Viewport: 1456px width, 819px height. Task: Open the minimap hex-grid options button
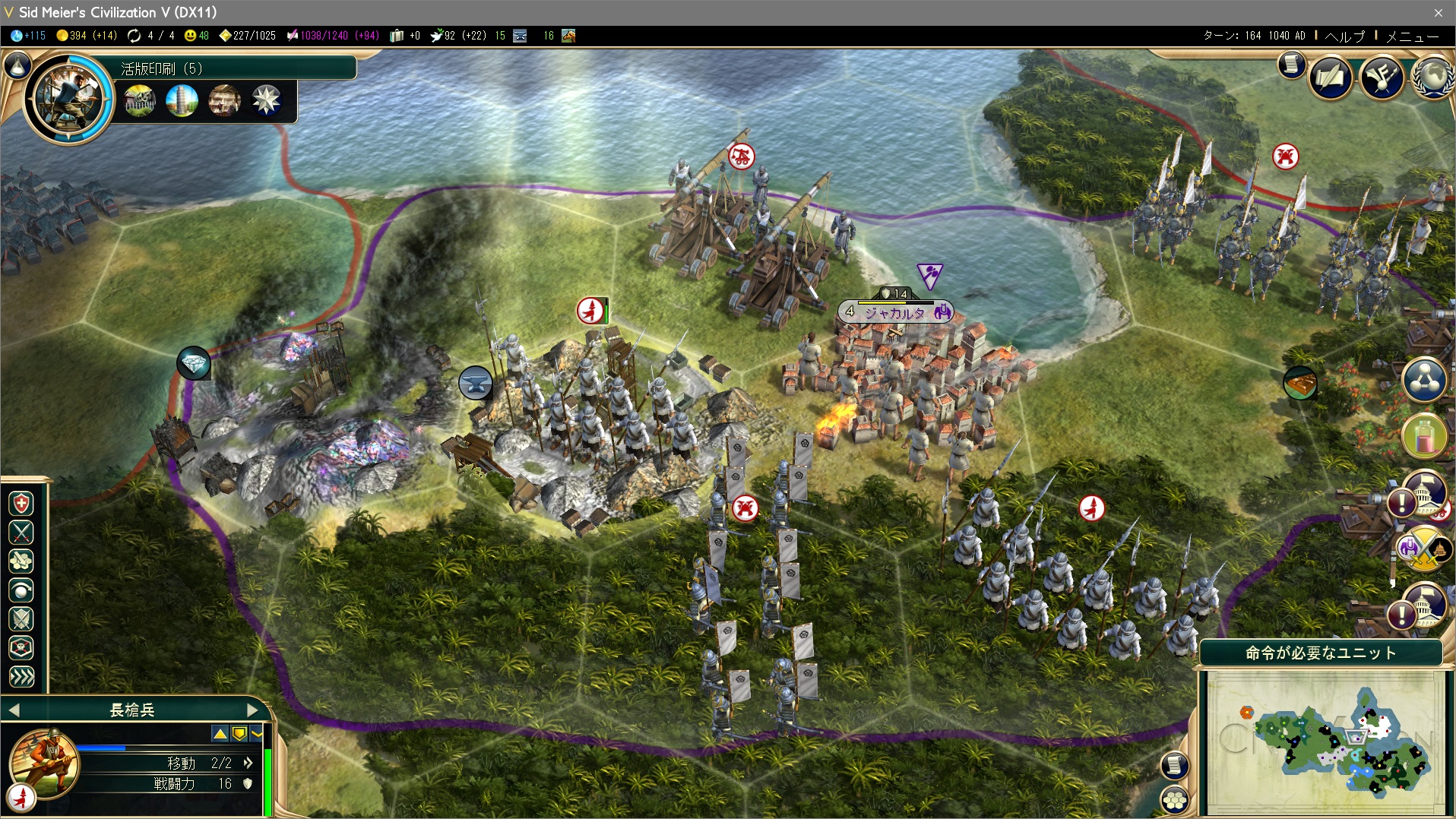click(x=1175, y=798)
